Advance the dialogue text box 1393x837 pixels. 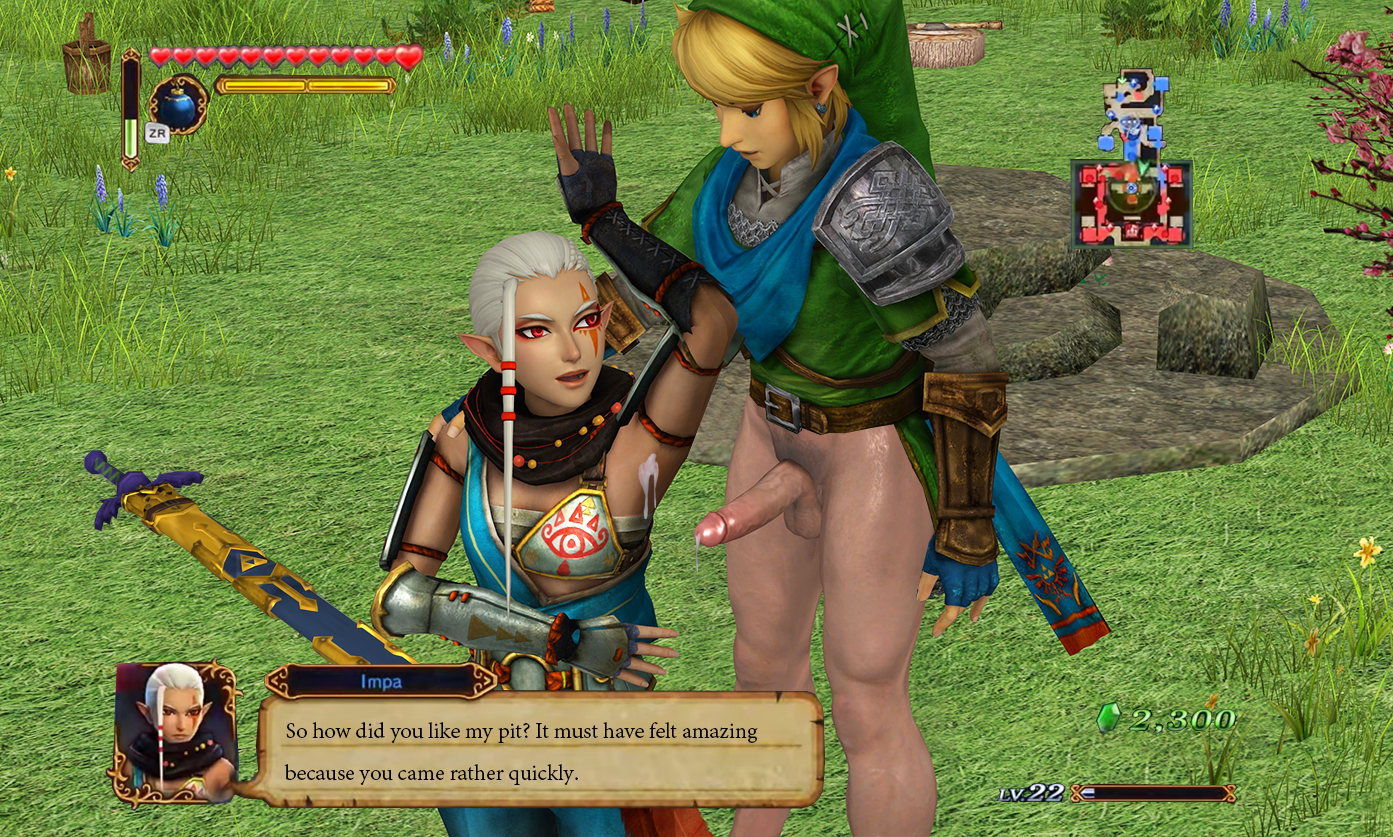(x=541, y=750)
